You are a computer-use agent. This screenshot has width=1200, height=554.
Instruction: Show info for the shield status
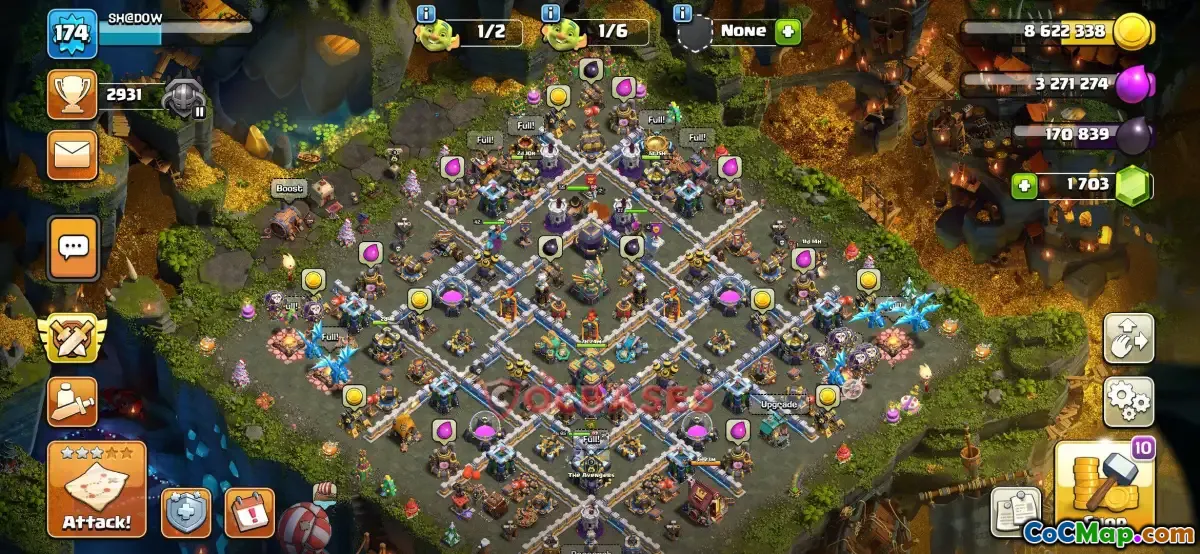684,13
